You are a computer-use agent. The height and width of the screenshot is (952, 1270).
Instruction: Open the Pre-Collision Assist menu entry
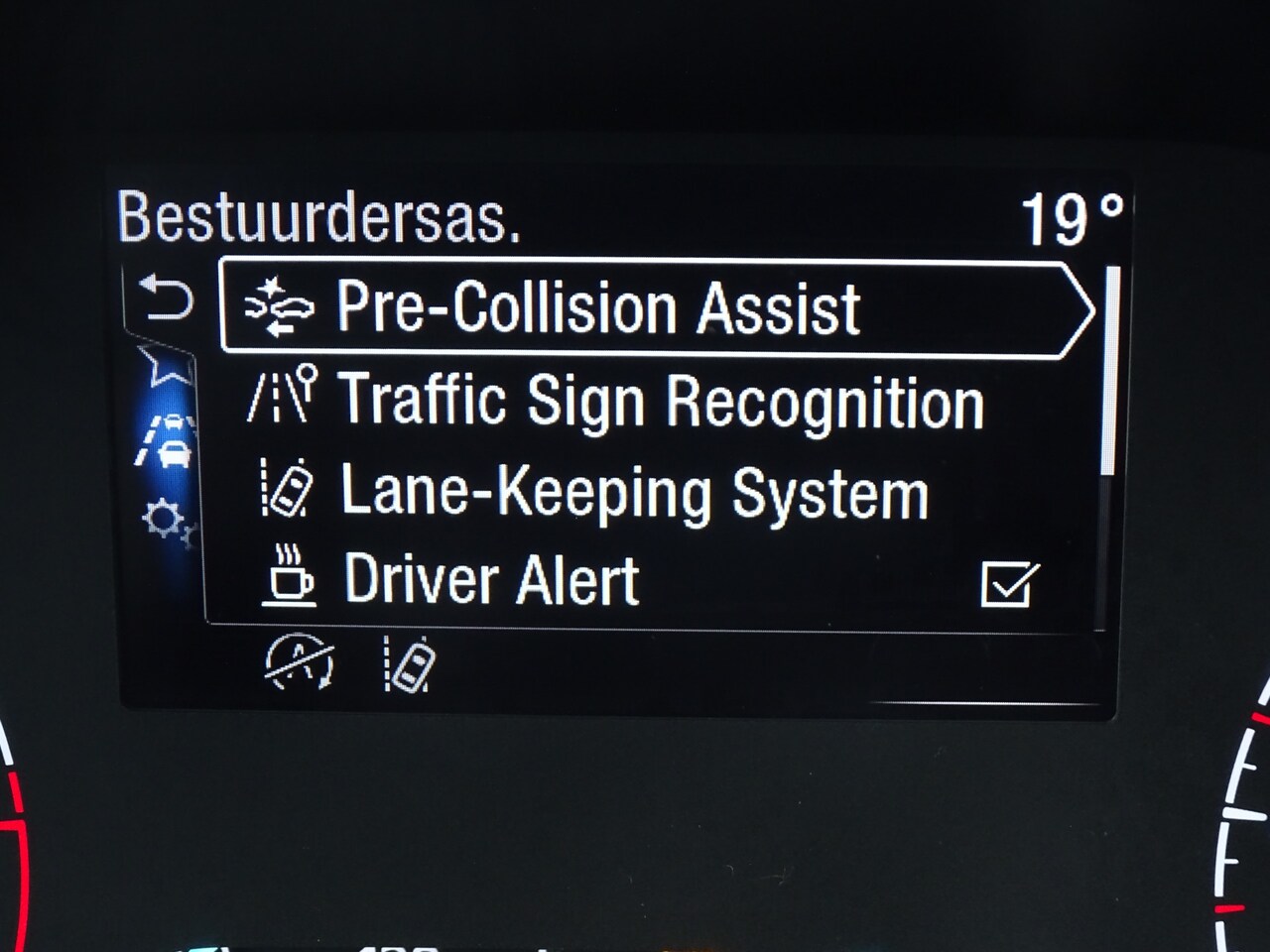click(597, 307)
